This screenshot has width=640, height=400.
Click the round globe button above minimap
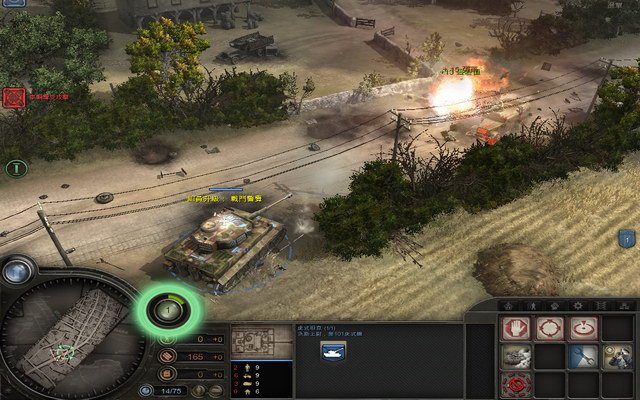click(x=17, y=269)
